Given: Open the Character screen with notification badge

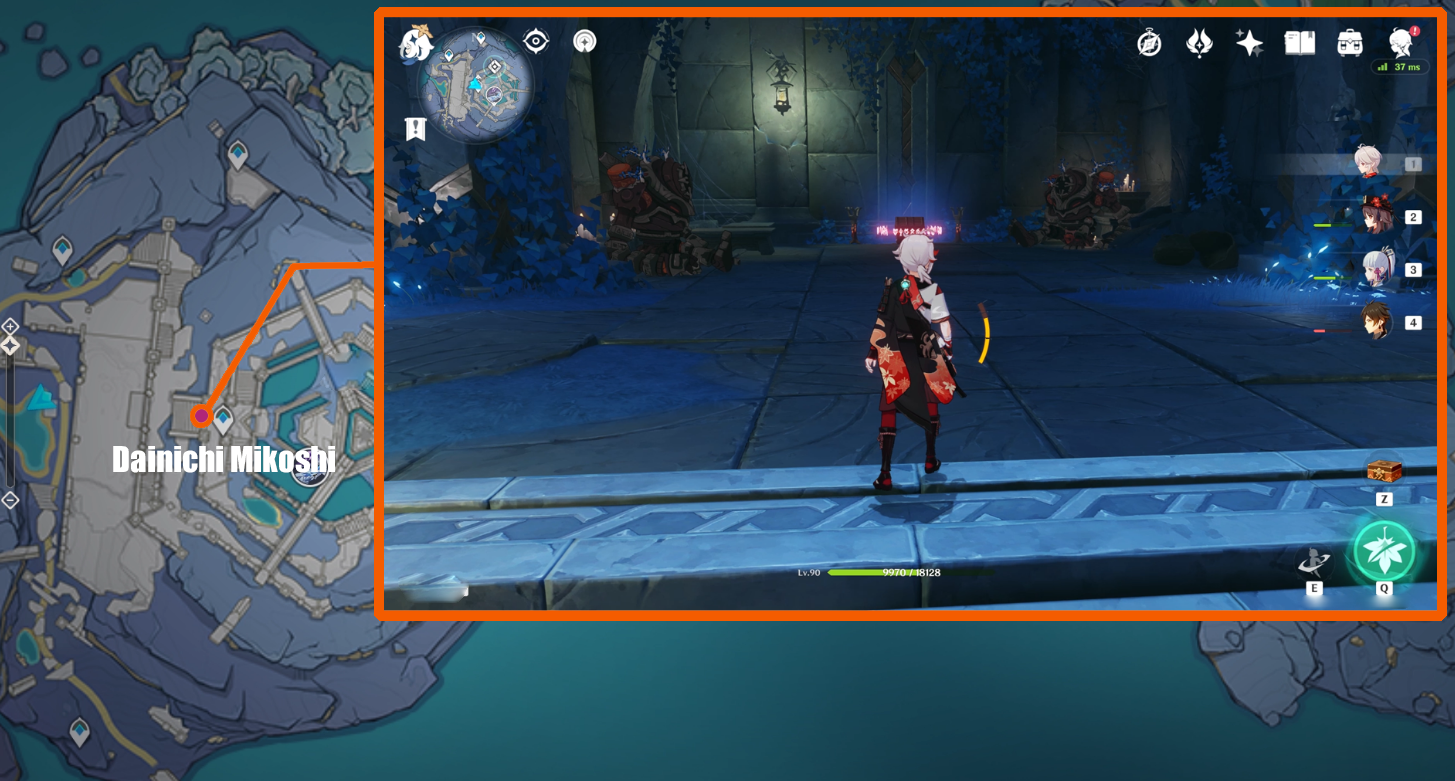Looking at the screenshot, I should pos(1400,43).
